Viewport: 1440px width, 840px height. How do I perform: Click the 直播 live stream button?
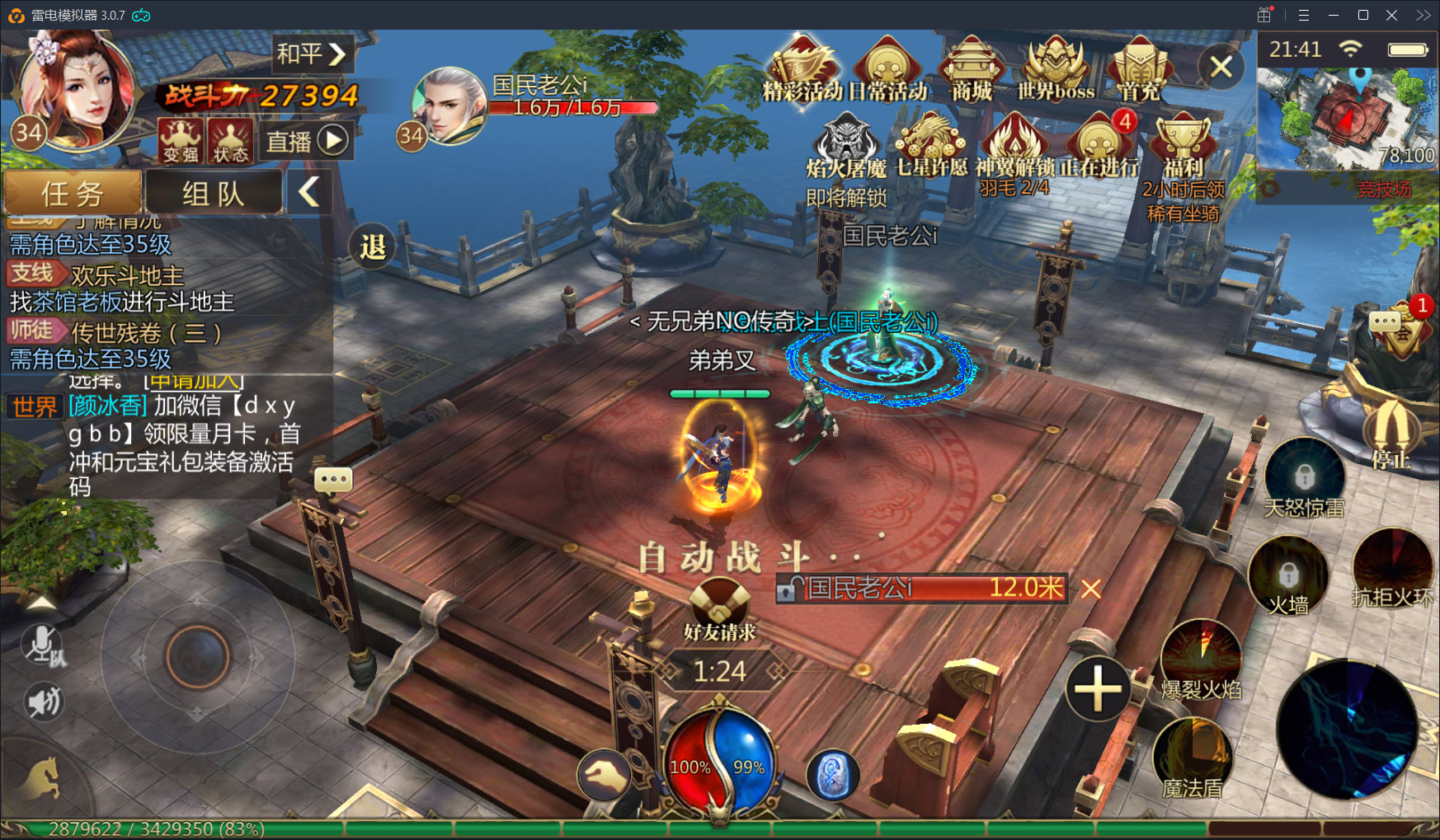coord(305,141)
